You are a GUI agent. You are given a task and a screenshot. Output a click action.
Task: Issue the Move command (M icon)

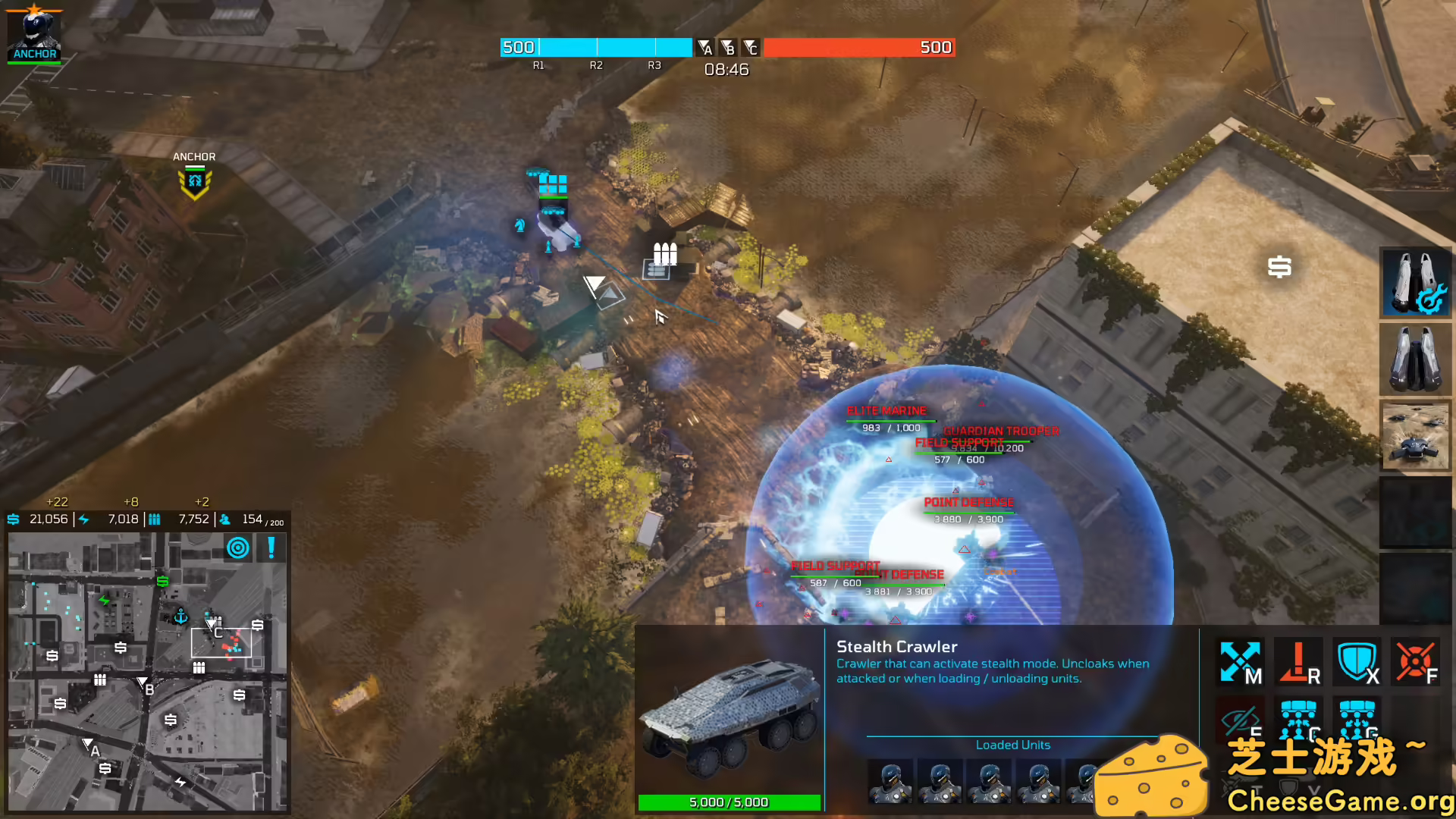tap(1238, 662)
